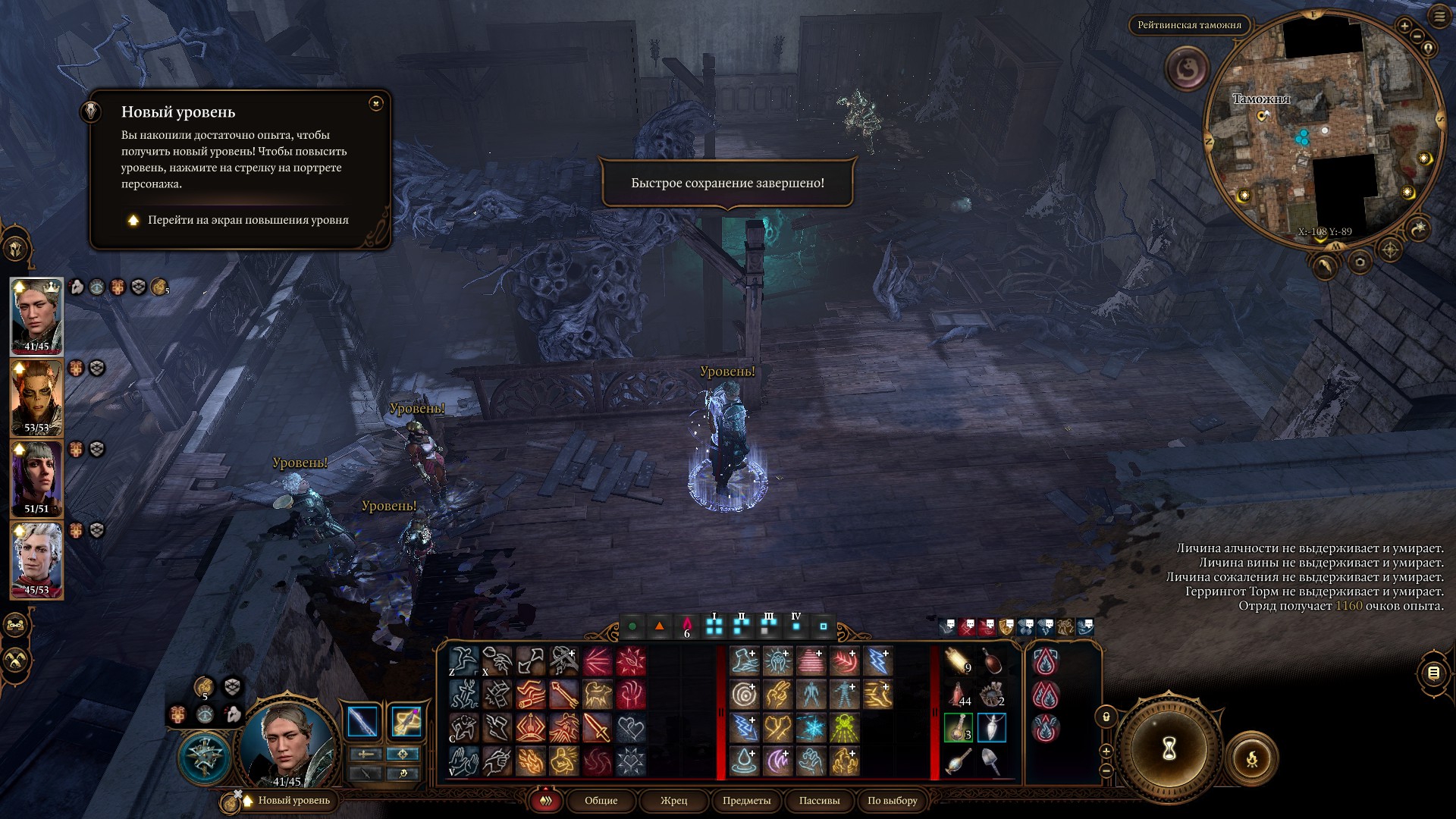This screenshot has width=1456, height=819.
Task: Show the 'Пассивы' hotbar tab
Action: coord(819,801)
